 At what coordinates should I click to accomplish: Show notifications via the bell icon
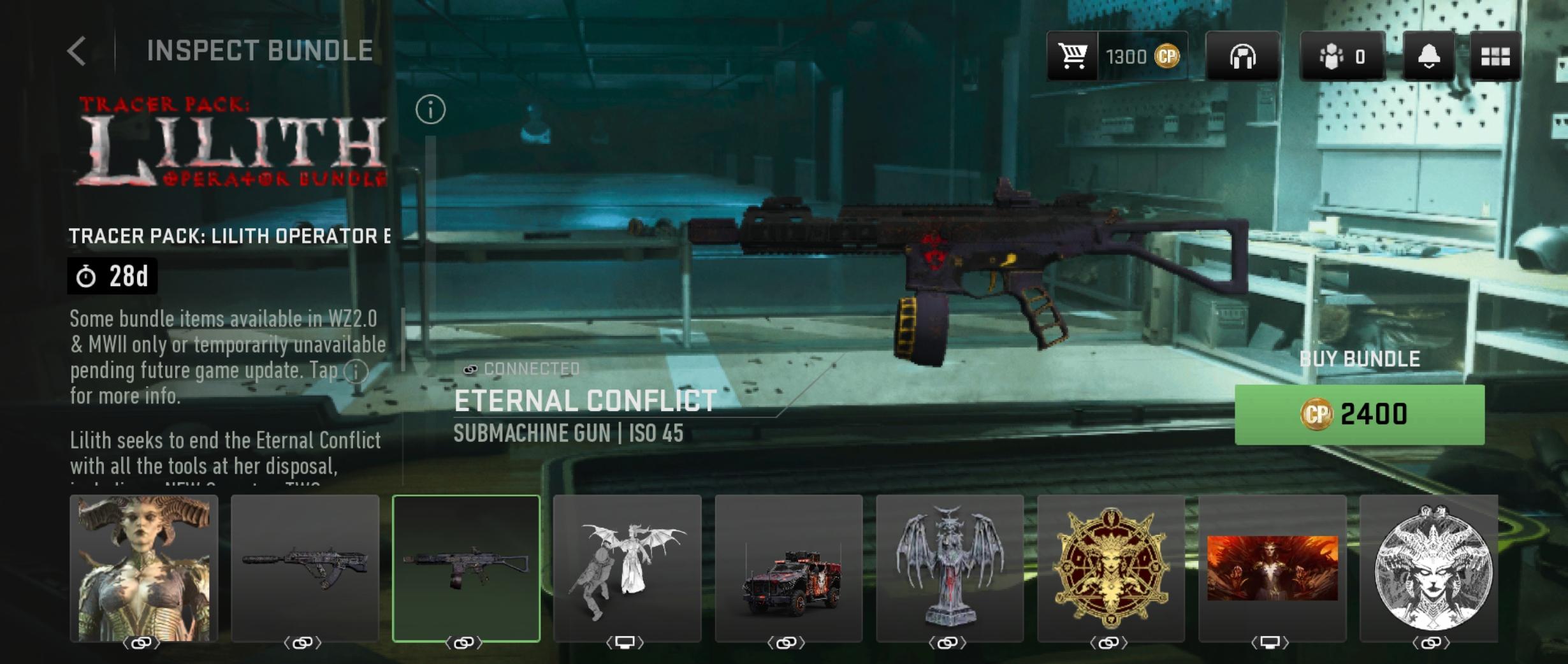click(x=1428, y=57)
